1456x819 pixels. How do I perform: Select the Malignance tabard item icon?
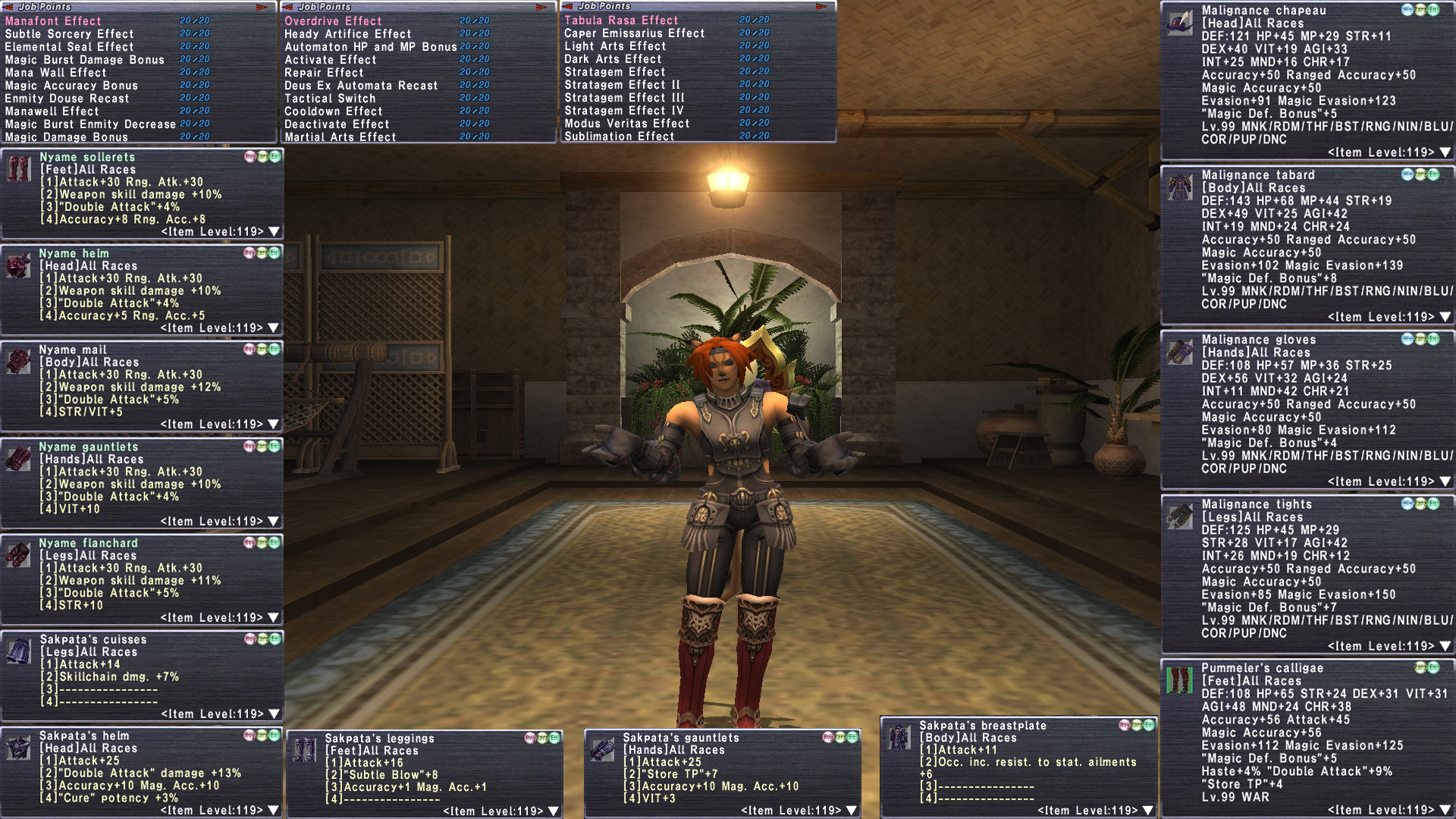point(1179,187)
